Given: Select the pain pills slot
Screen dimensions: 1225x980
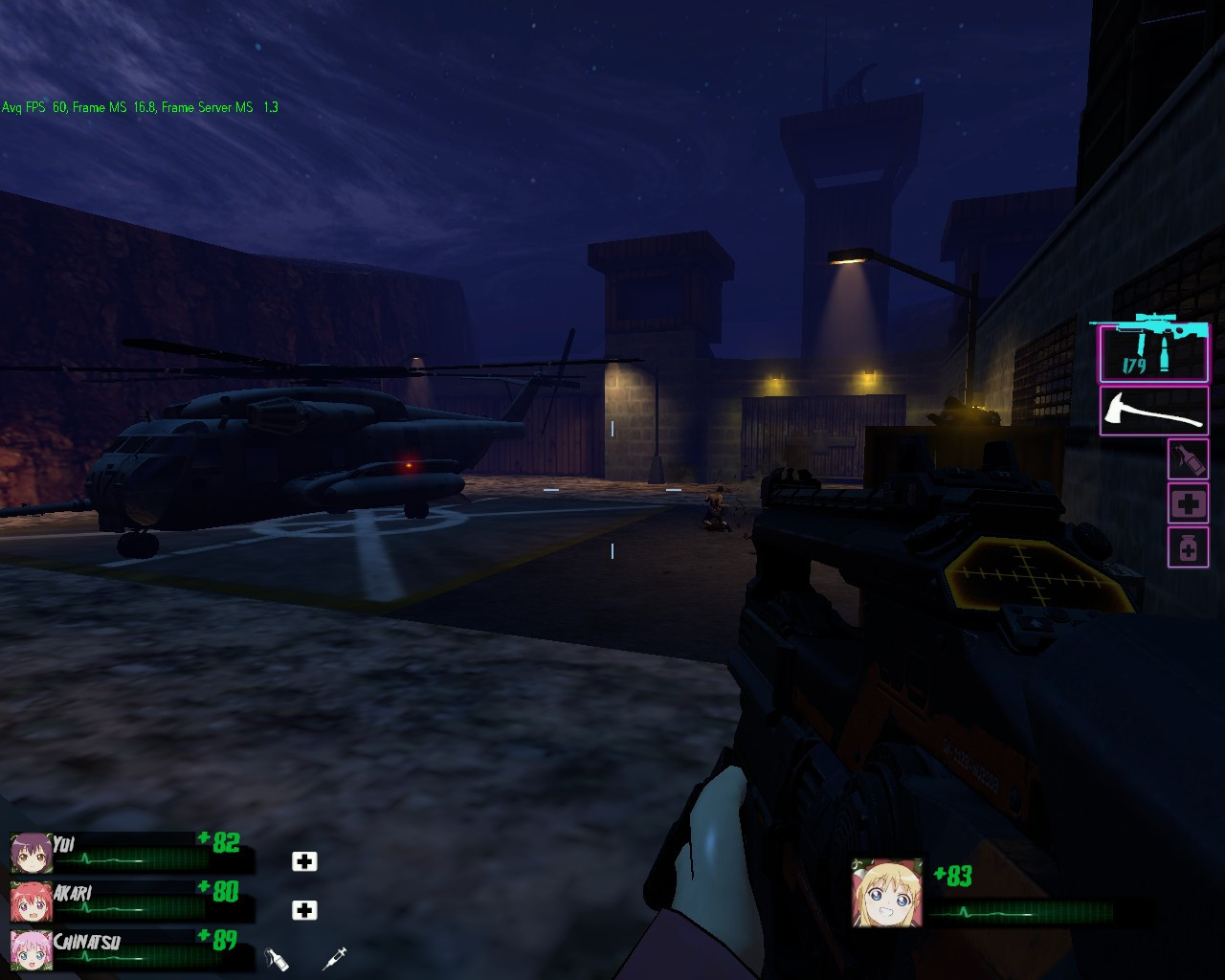Looking at the screenshot, I should click(1188, 547).
